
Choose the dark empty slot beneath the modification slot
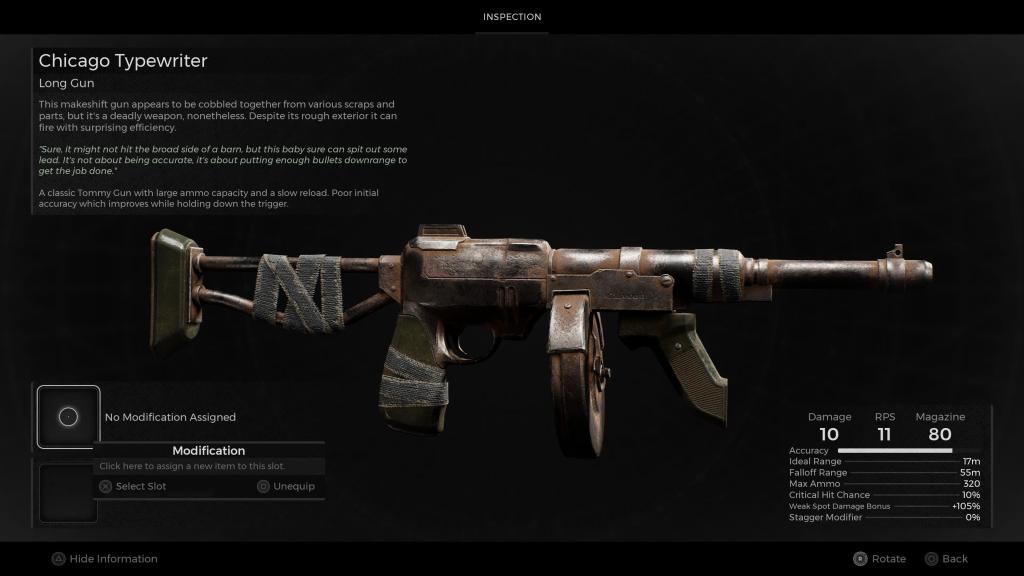click(67, 492)
